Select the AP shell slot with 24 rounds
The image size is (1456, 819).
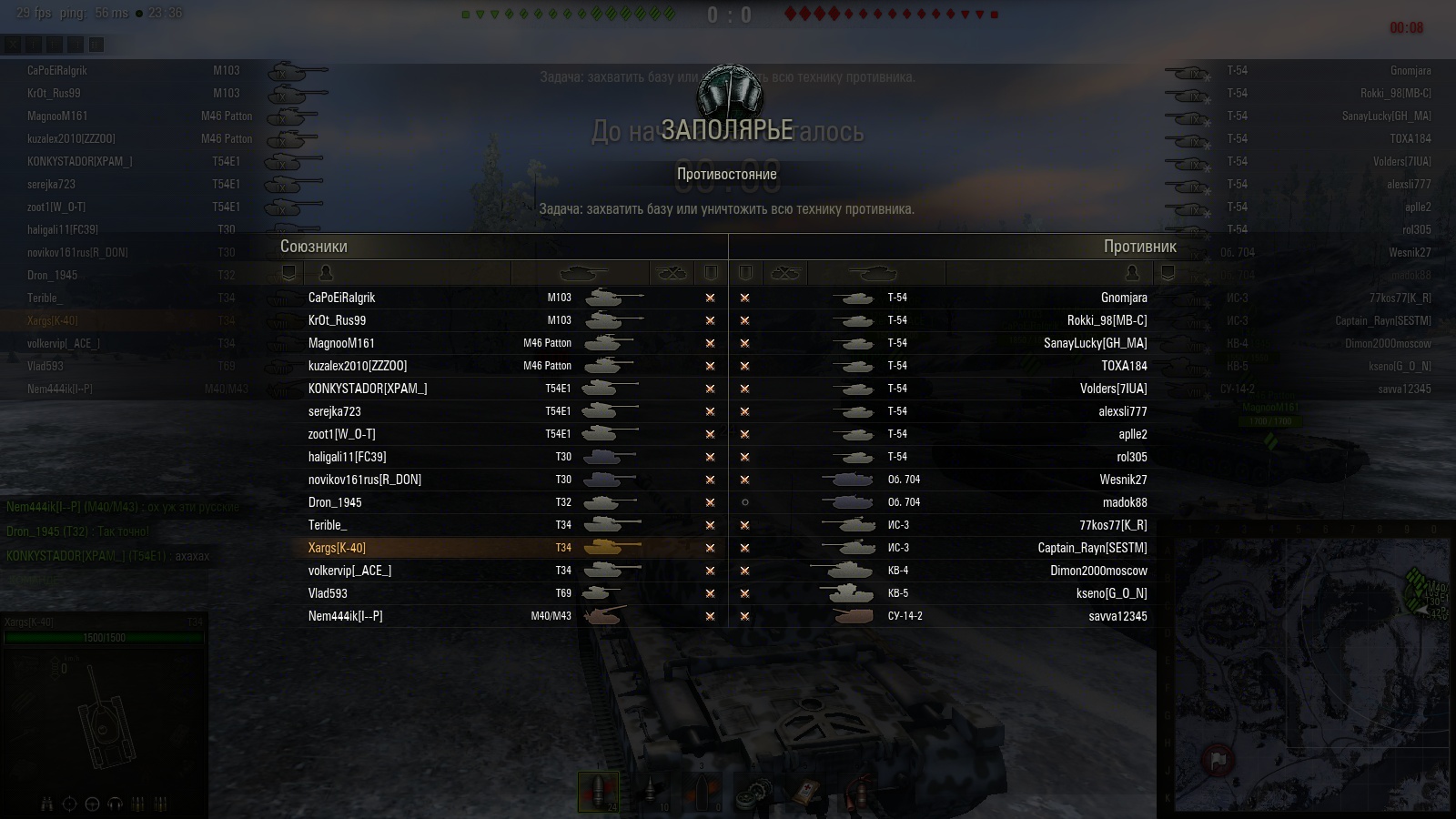coord(598,792)
